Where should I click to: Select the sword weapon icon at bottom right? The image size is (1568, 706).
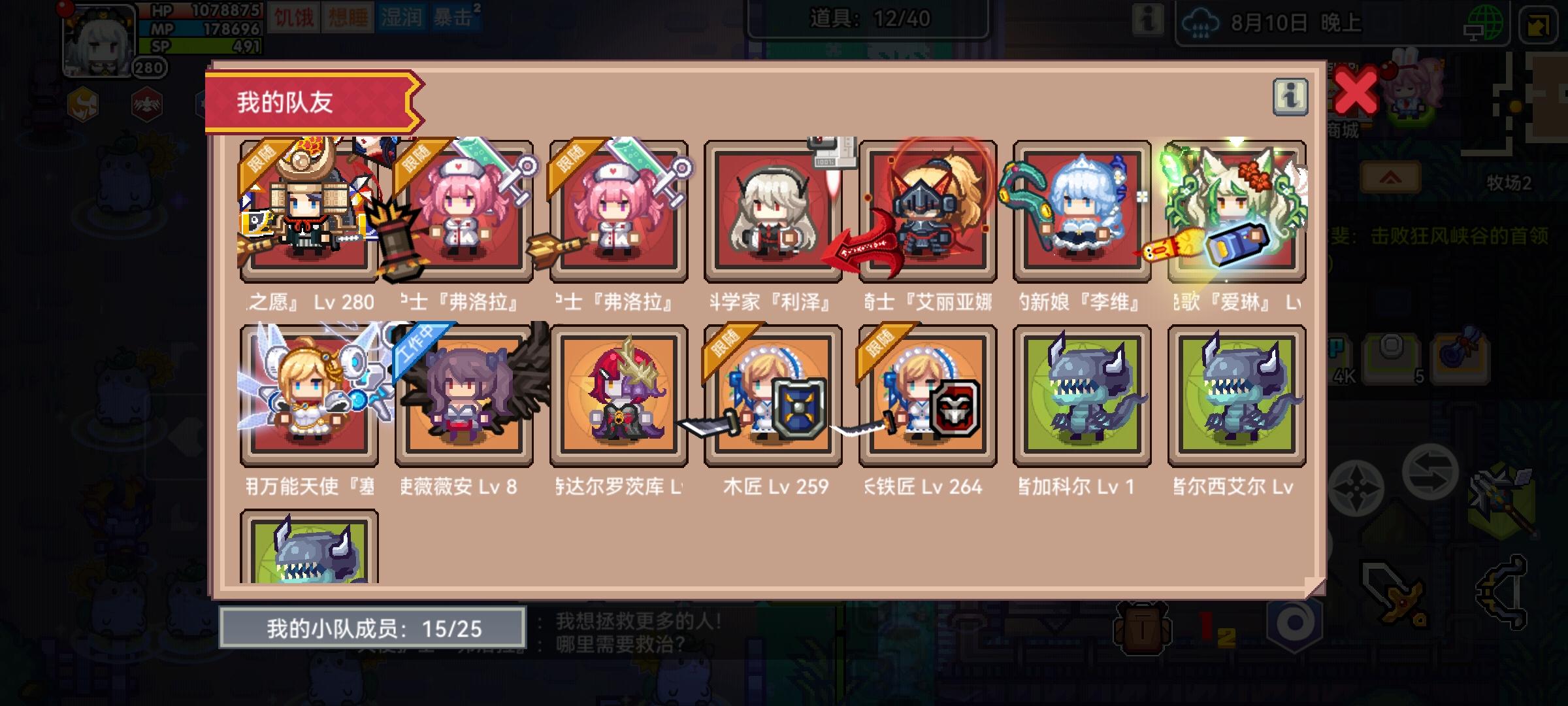1396,595
